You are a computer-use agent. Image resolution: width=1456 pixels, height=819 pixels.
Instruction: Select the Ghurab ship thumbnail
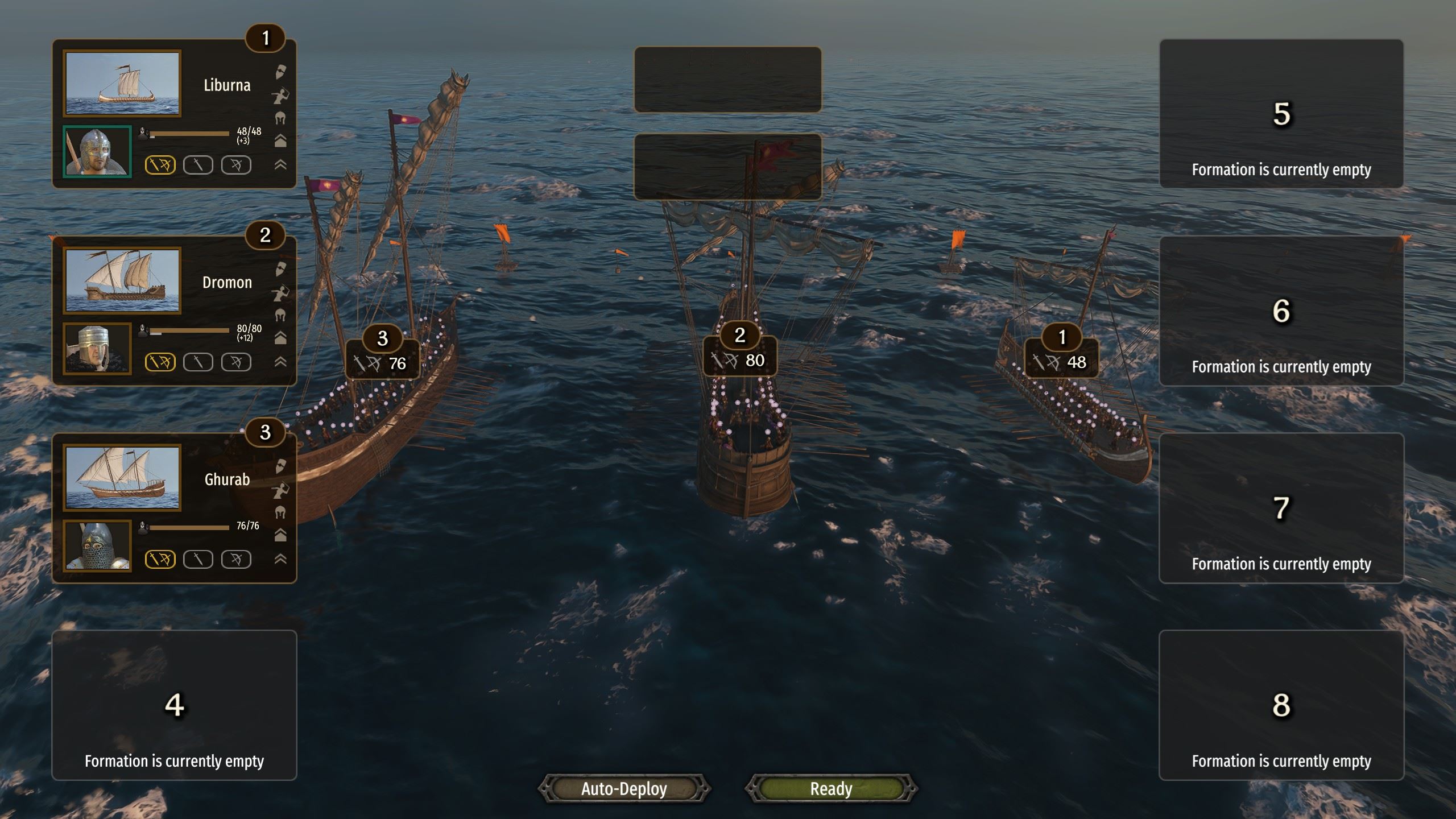122,478
